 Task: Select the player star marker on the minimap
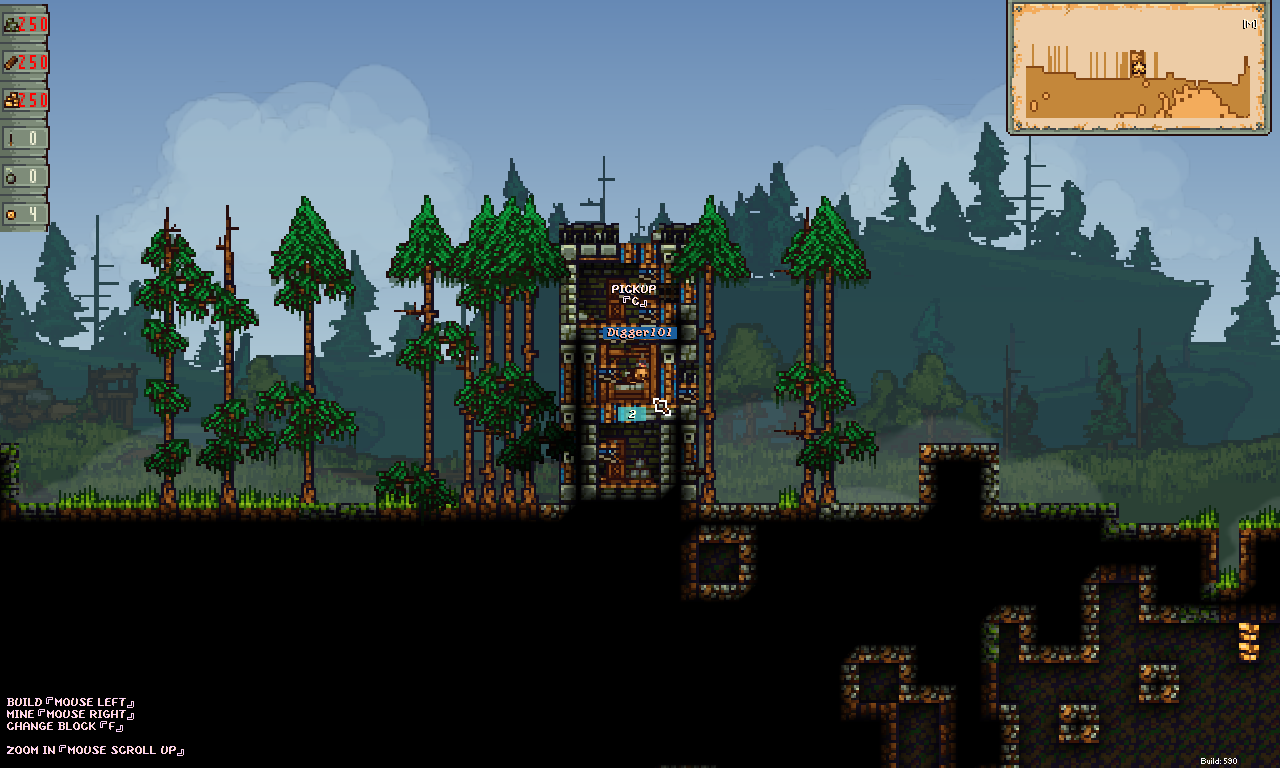click(x=1138, y=67)
